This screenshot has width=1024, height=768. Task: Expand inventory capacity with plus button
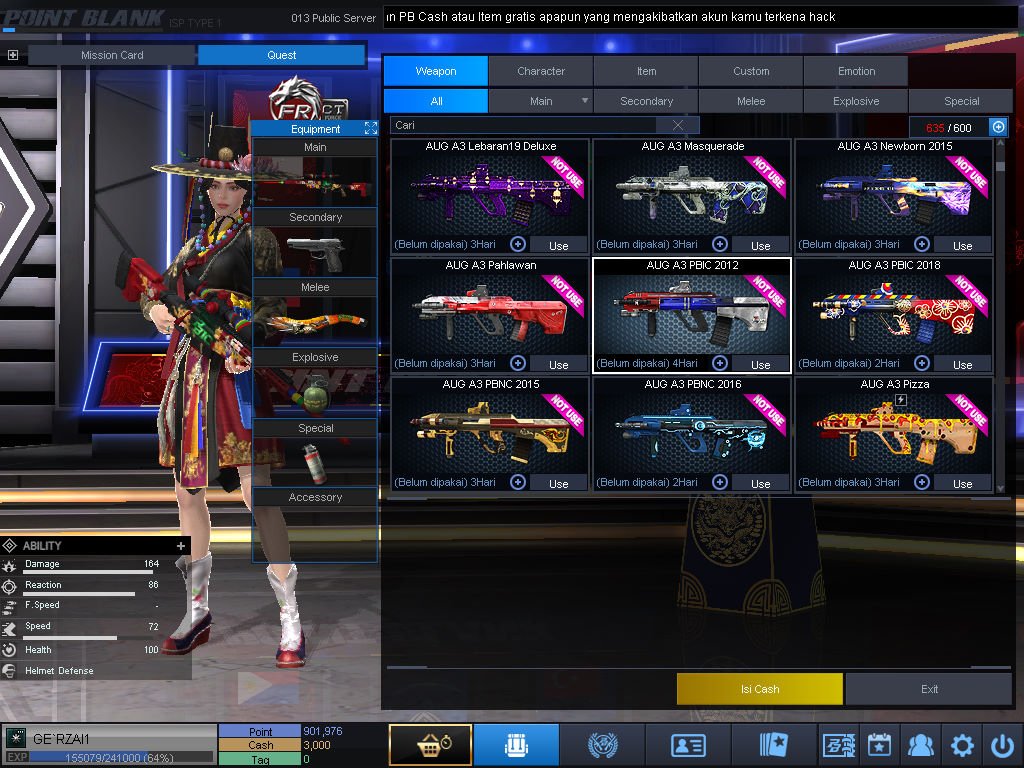pos(998,127)
